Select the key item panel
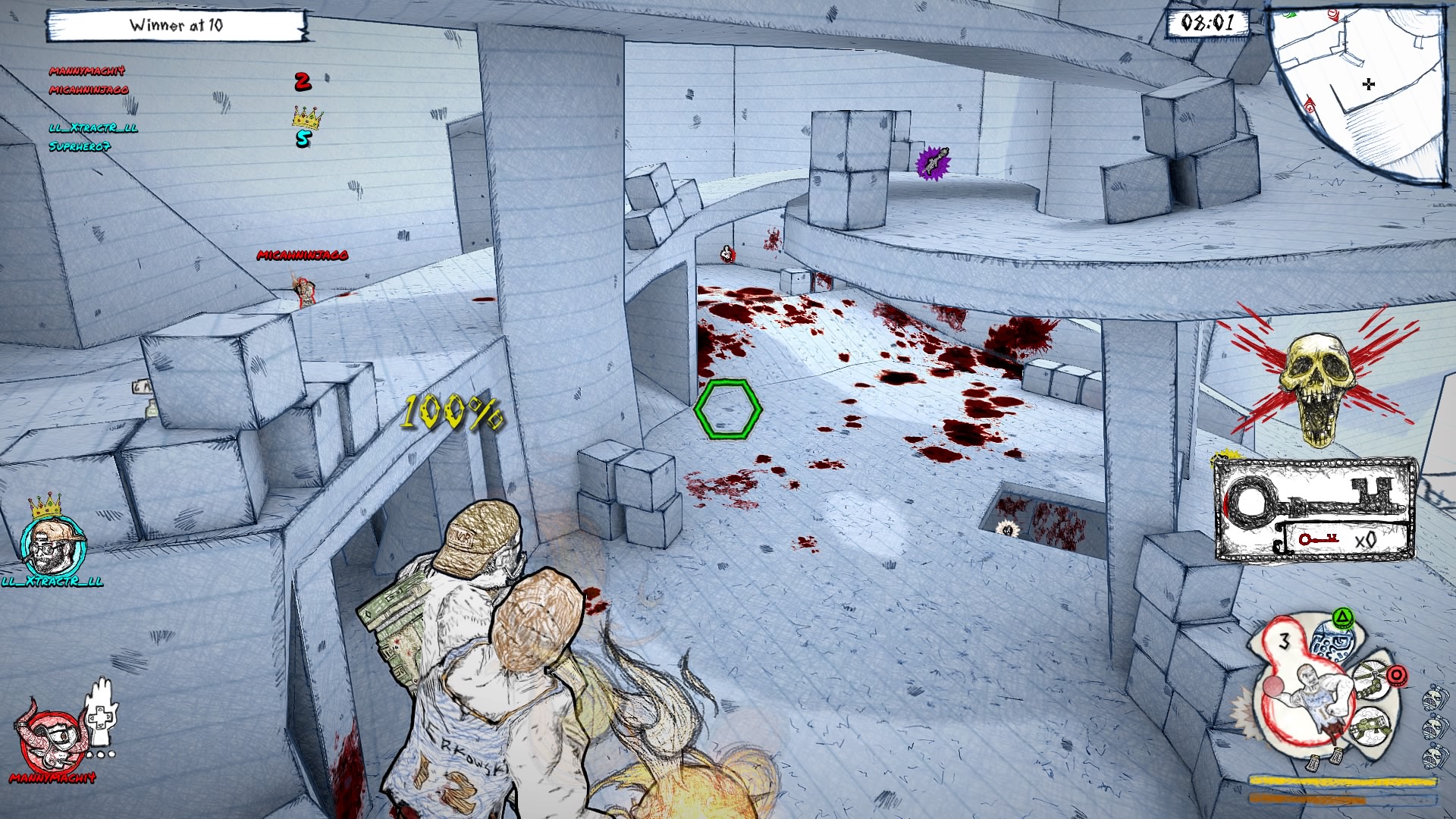 pyautogui.click(x=1315, y=508)
